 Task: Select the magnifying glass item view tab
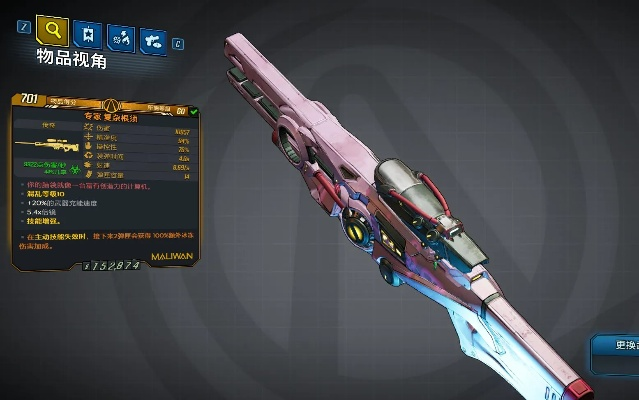pos(52,31)
